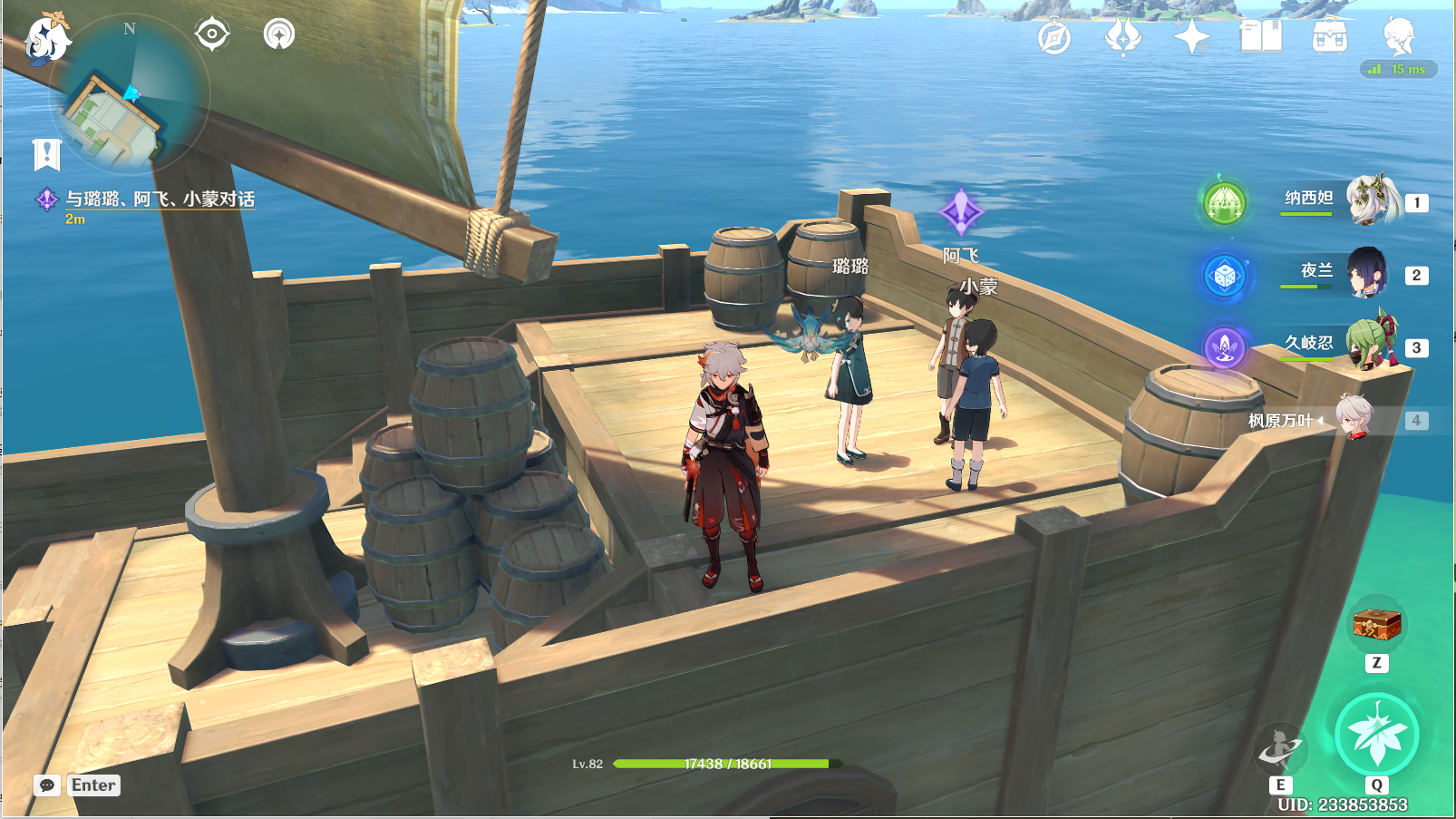Open the battle pass winged icon
The height and width of the screenshot is (819, 1456).
[1122, 37]
